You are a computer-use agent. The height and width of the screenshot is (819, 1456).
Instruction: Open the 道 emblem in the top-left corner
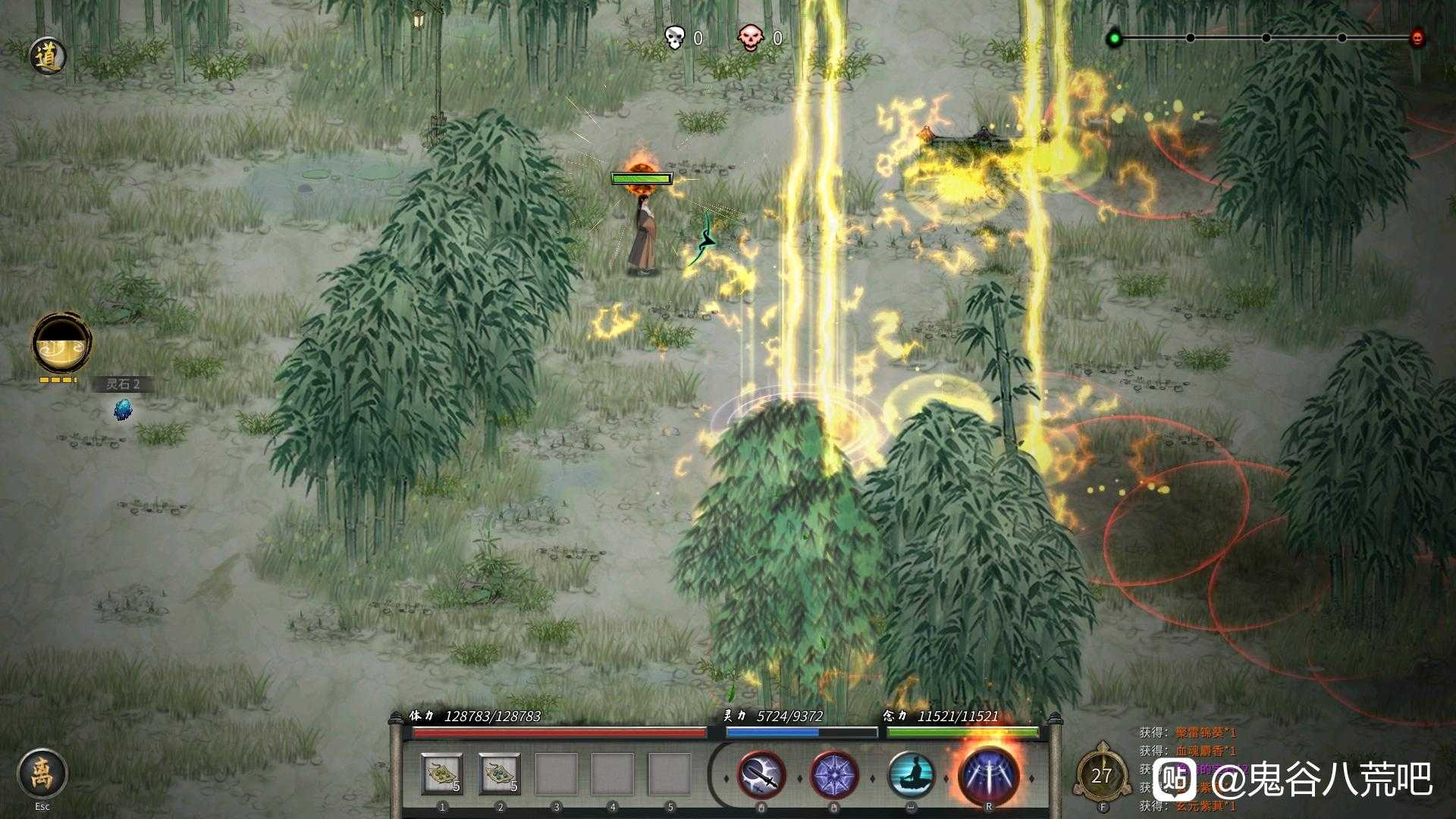[47, 55]
